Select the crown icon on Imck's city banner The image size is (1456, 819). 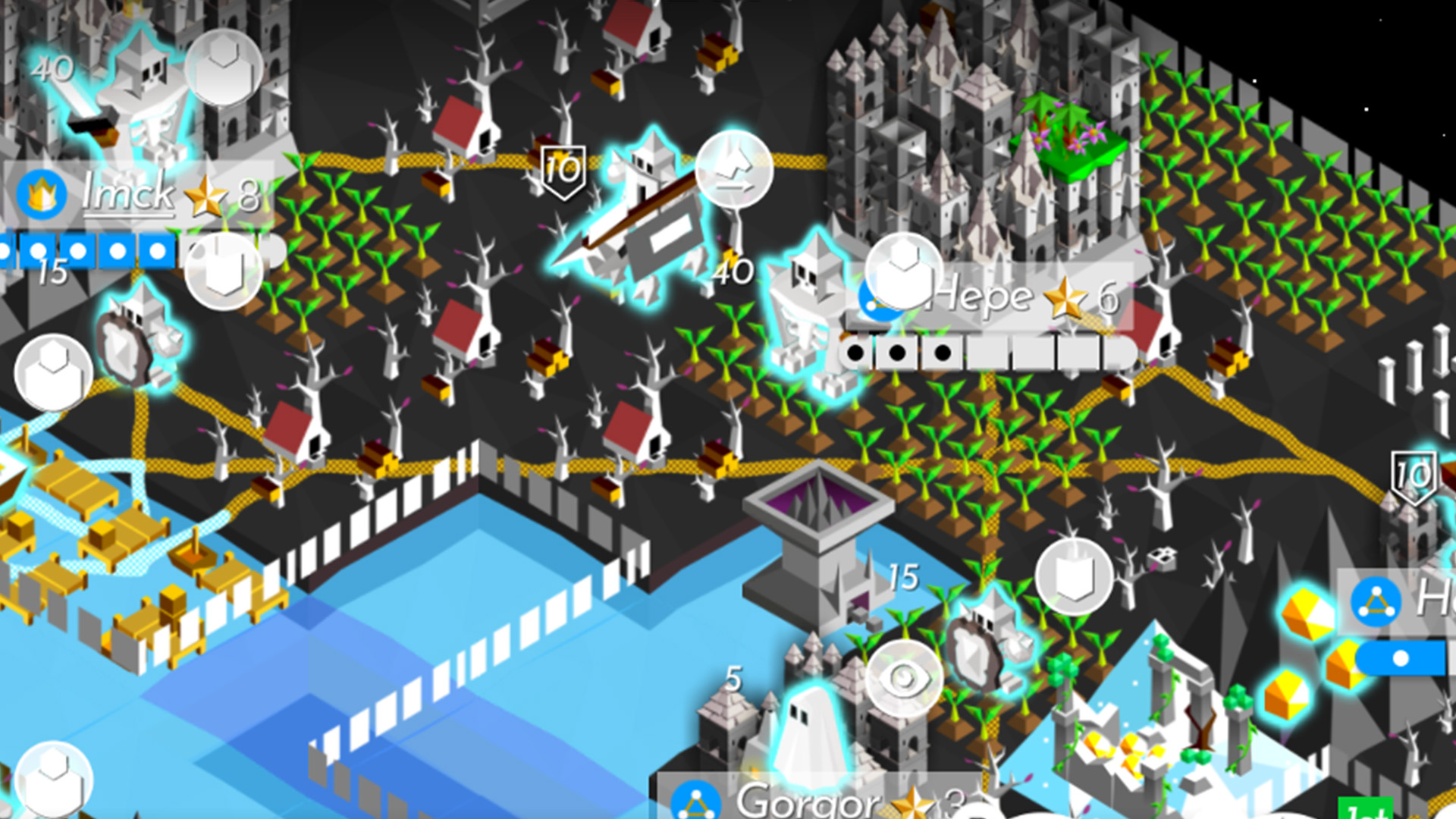[x=42, y=193]
